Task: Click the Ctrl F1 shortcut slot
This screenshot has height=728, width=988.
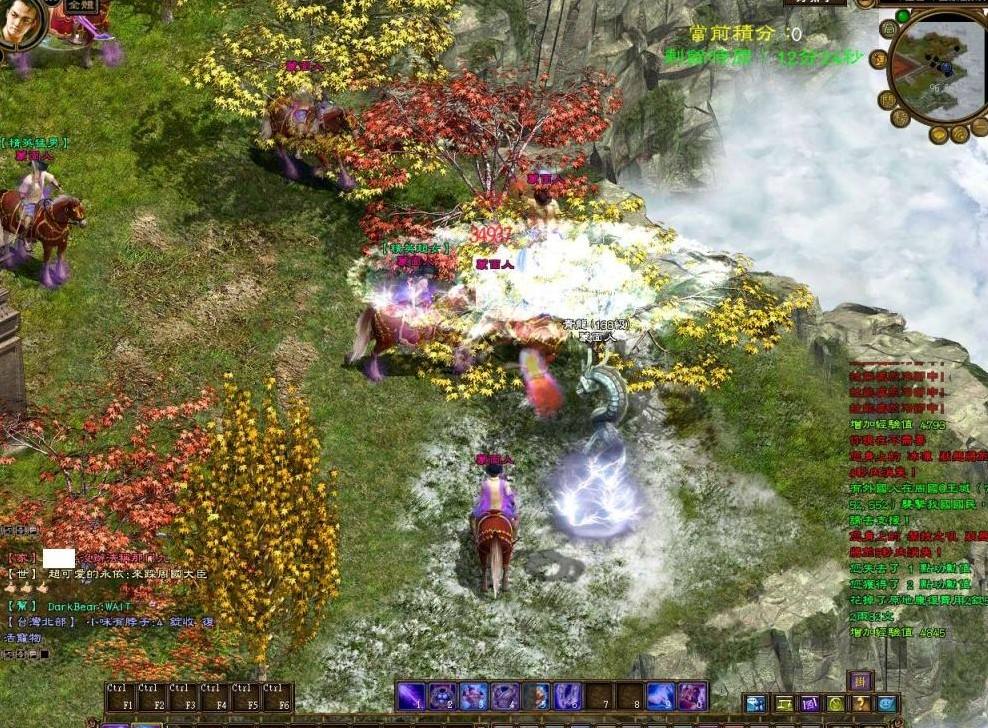Action: (x=120, y=697)
